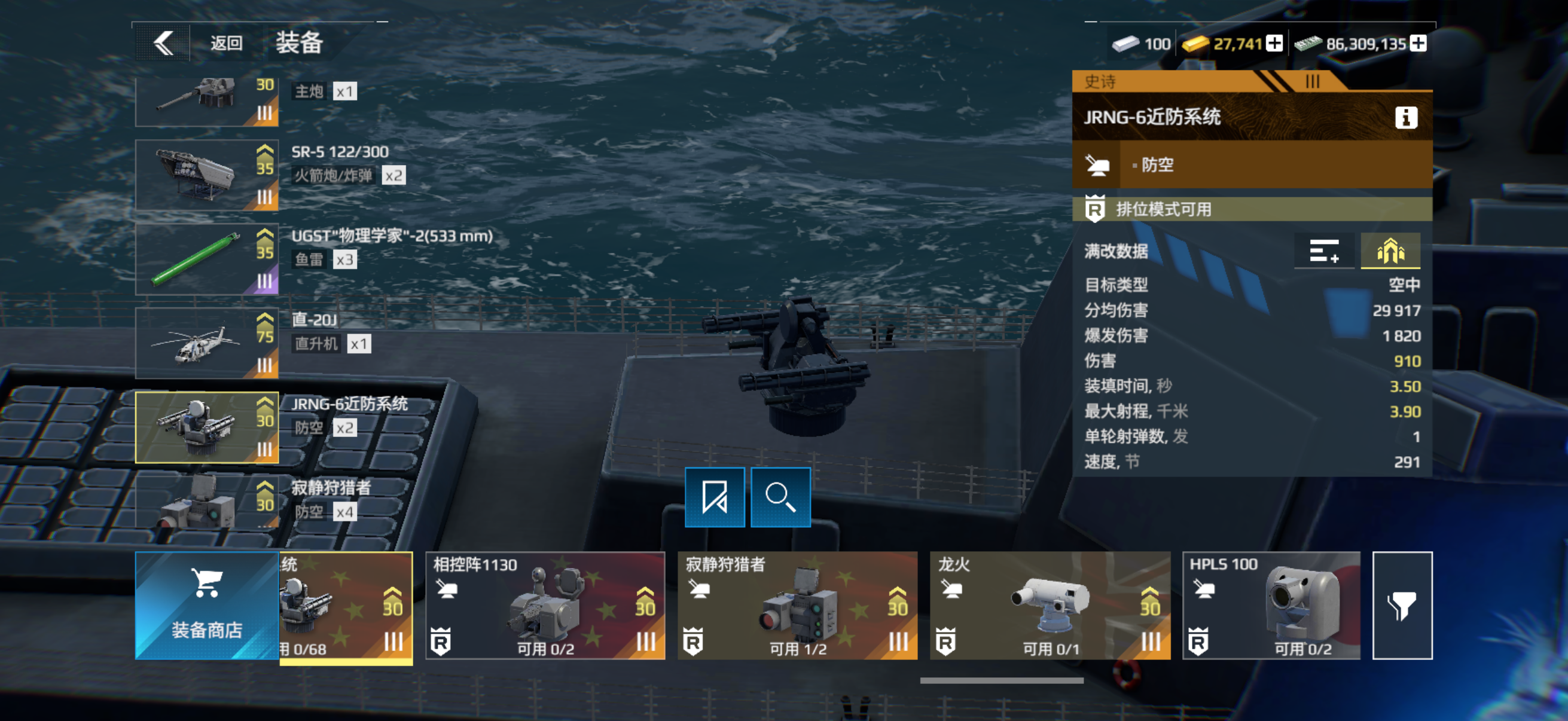This screenshot has height=721, width=1568.
Task: Choose the 龙火 equipment card
Action: pos(1050,606)
